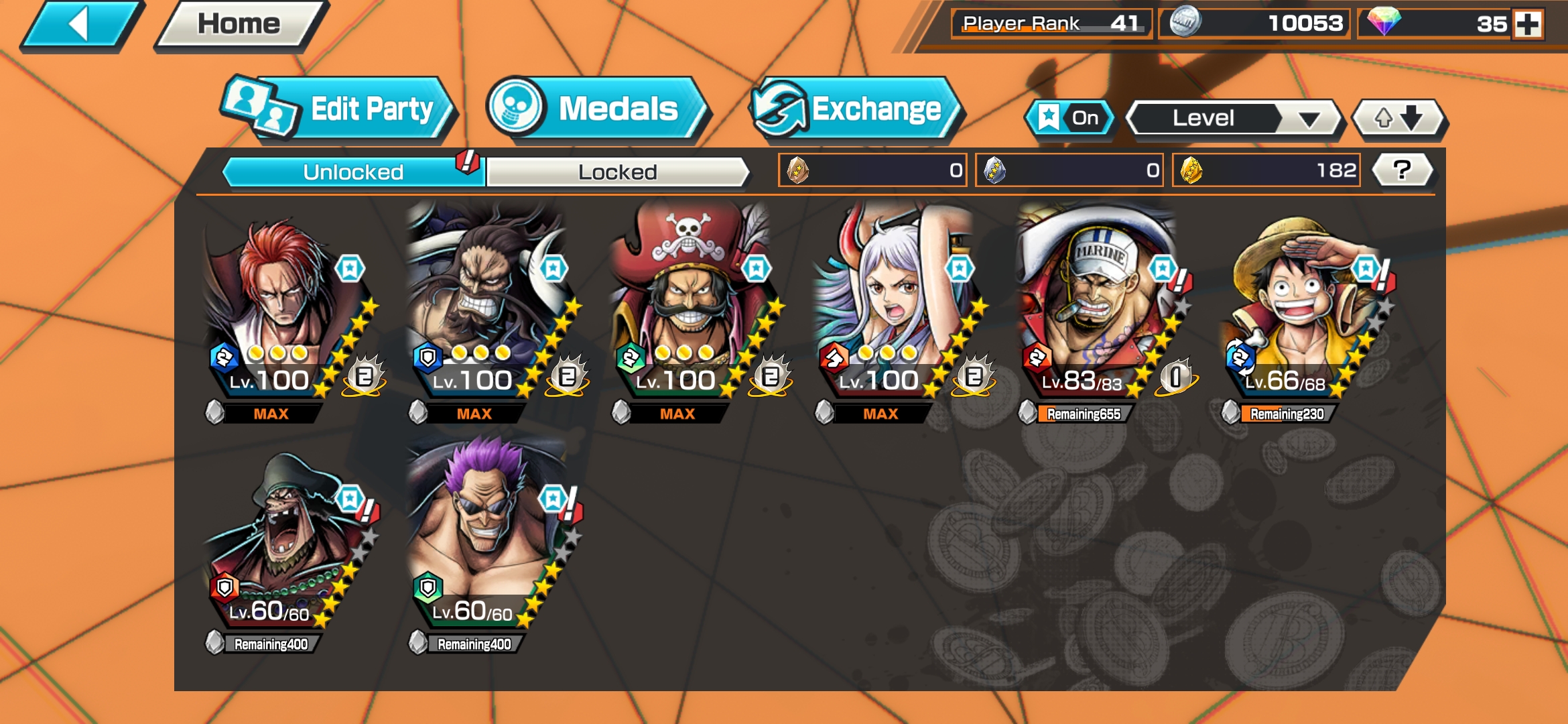The height and width of the screenshot is (724, 1568).
Task: Return to the Home screen
Action: (239, 25)
